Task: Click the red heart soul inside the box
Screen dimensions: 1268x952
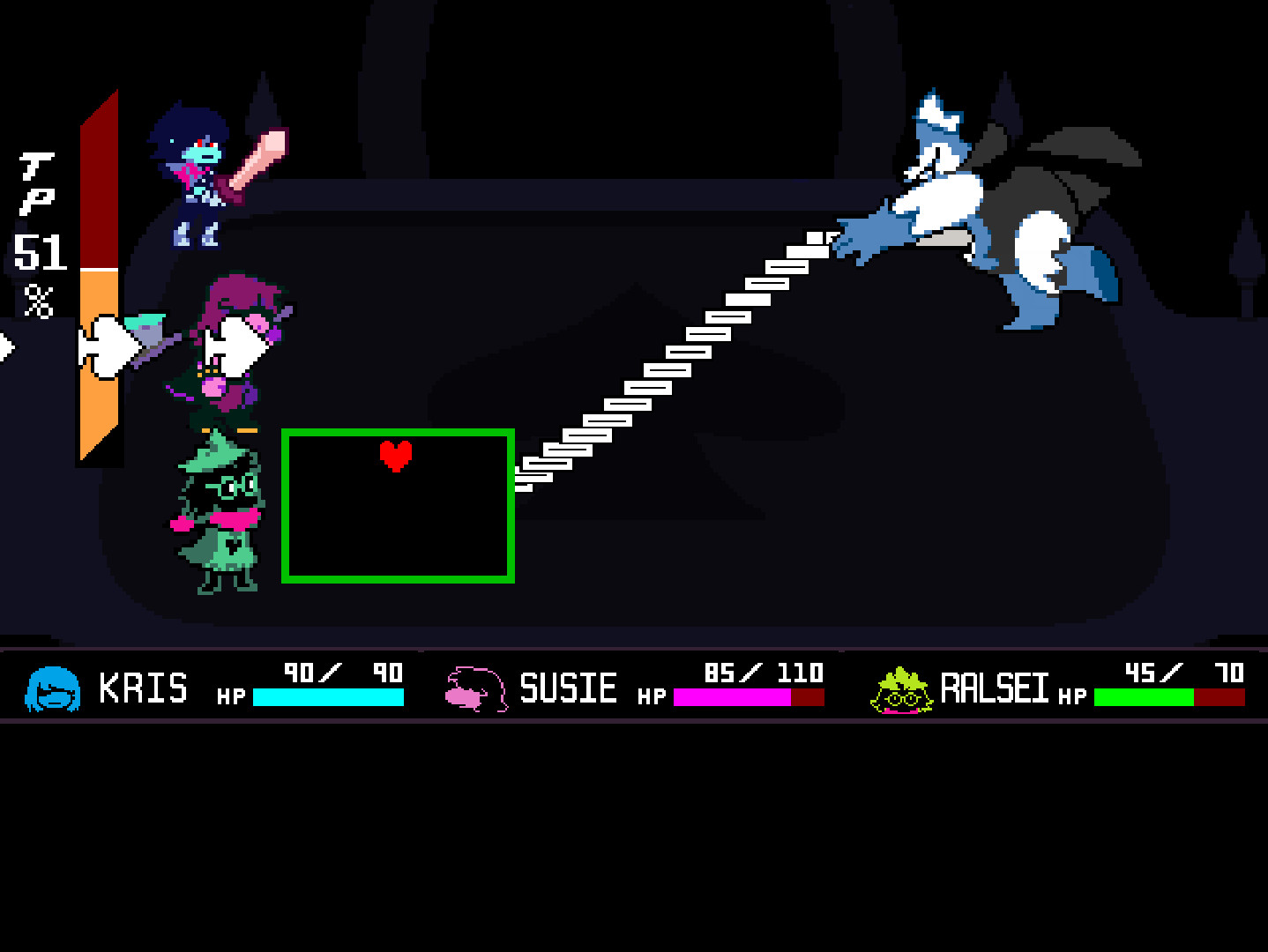Action: tap(397, 455)
